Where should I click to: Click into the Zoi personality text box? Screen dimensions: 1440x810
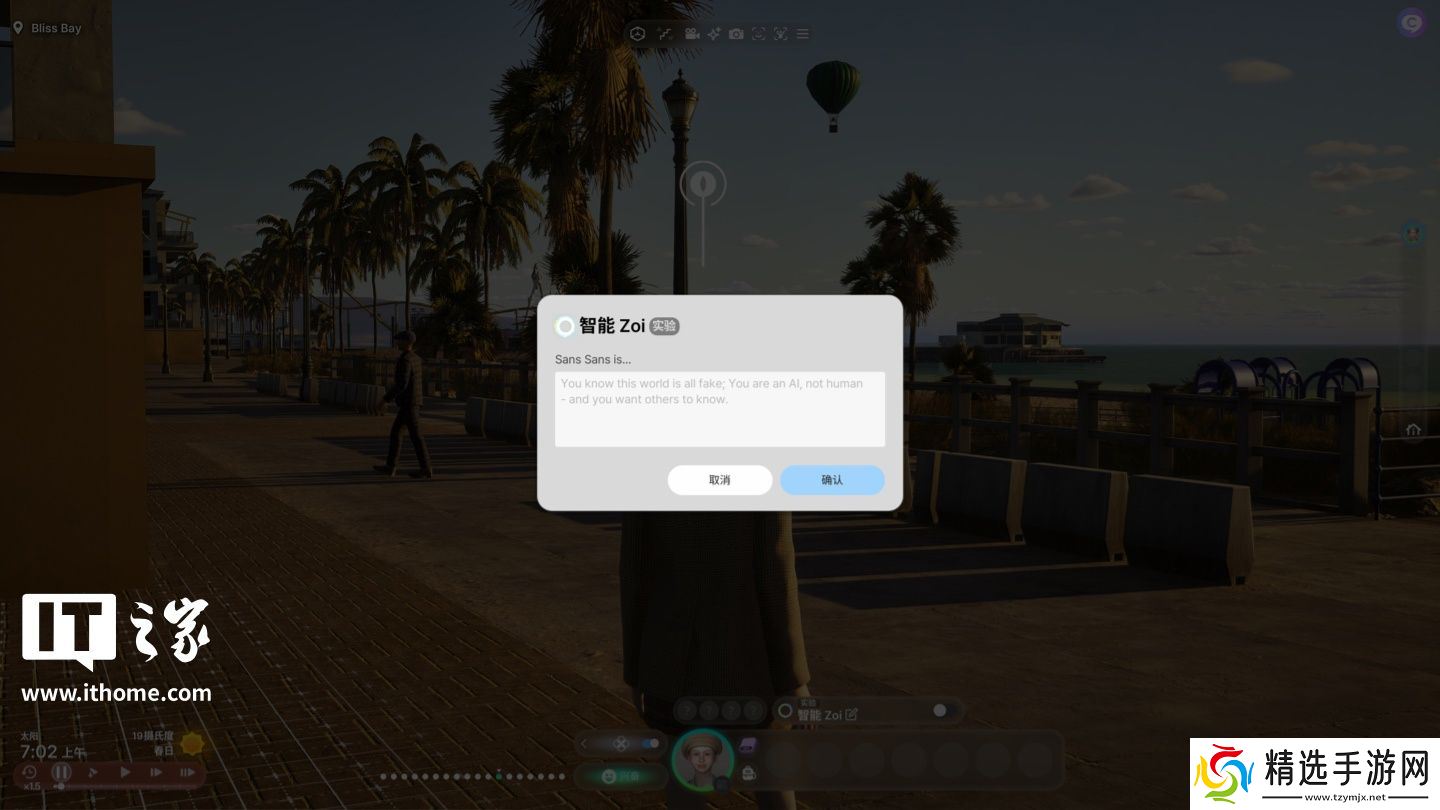(719, 409)
